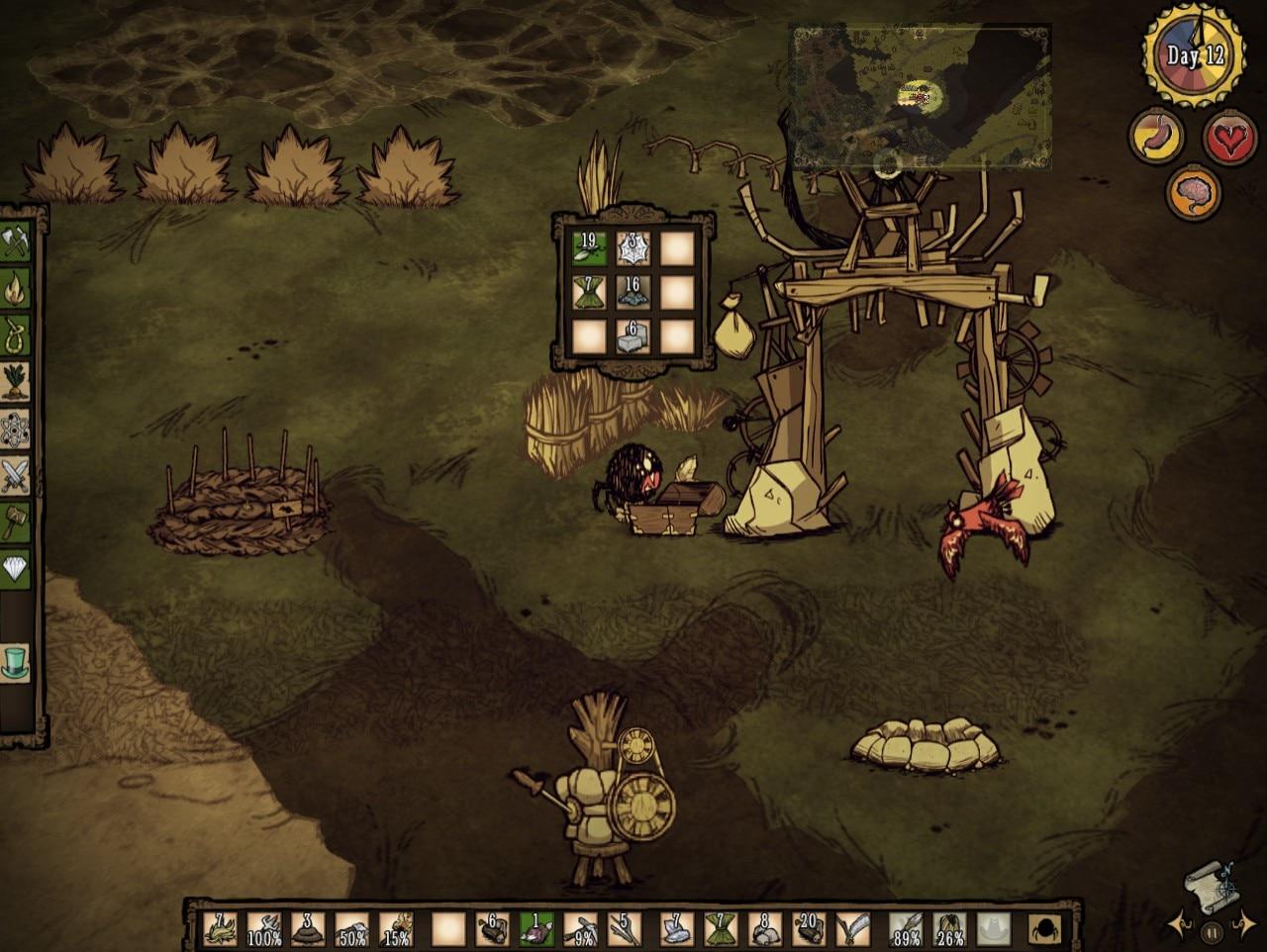
Task: Open the Refine diamond crafting tab
Action: (16, 568)
